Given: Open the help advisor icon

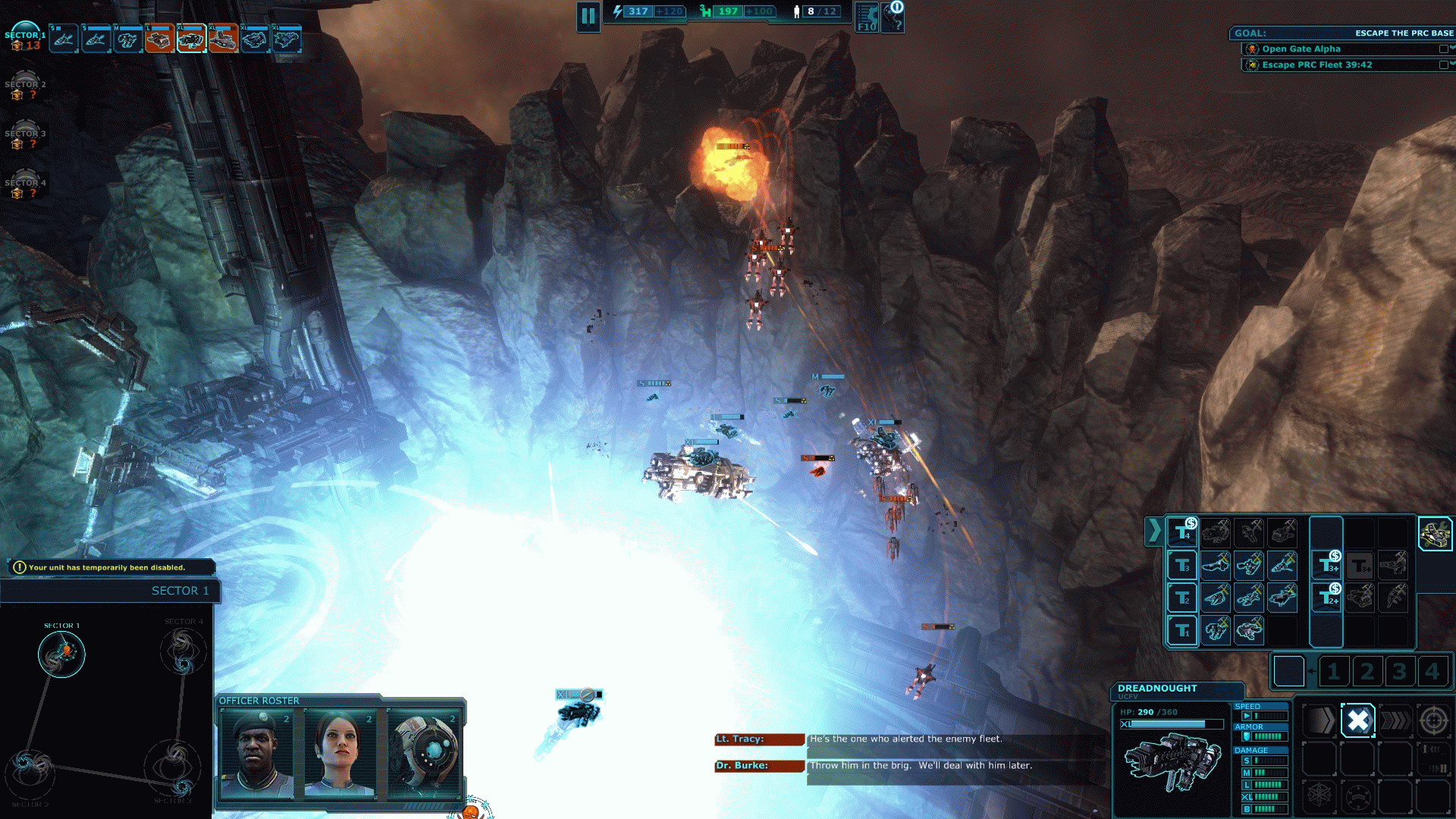Looking at the screenshot, I should click(894, 17).
